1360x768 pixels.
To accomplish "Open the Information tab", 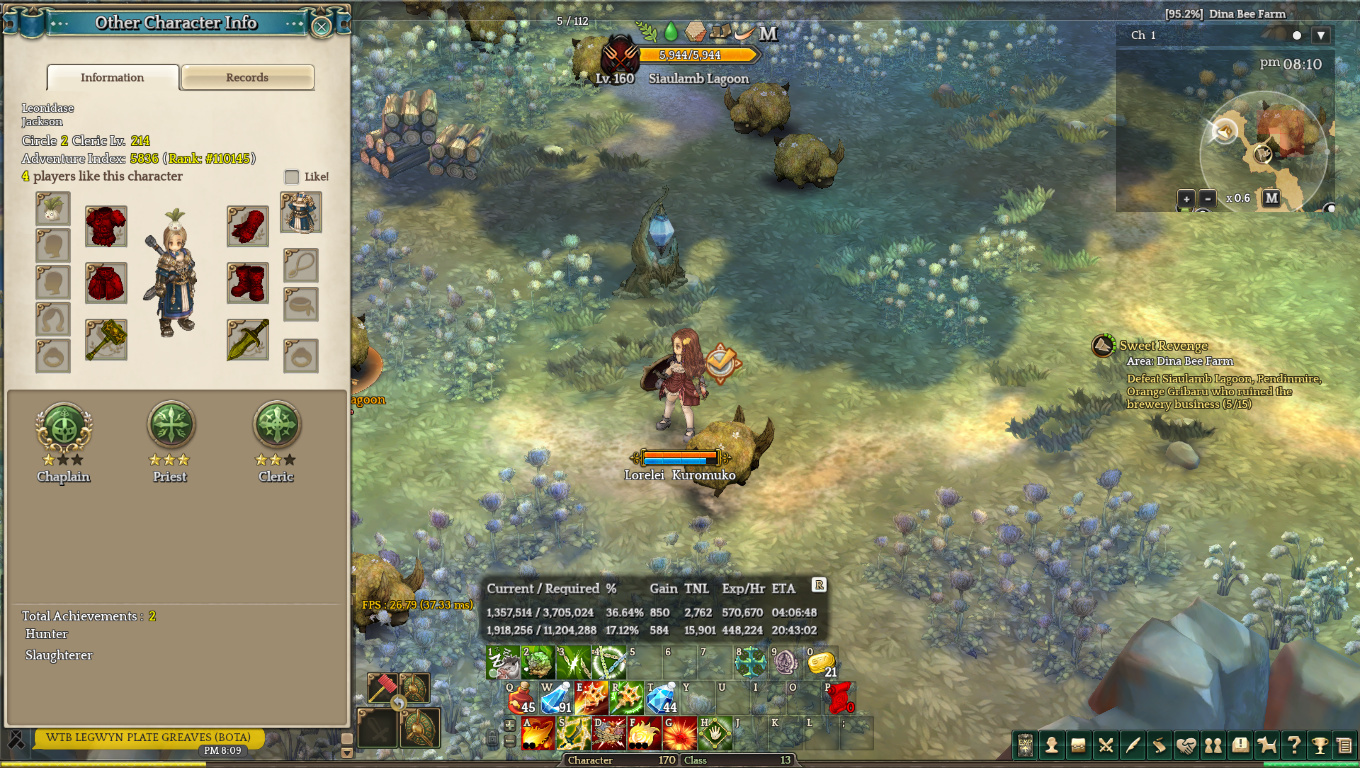I will 112,78.
